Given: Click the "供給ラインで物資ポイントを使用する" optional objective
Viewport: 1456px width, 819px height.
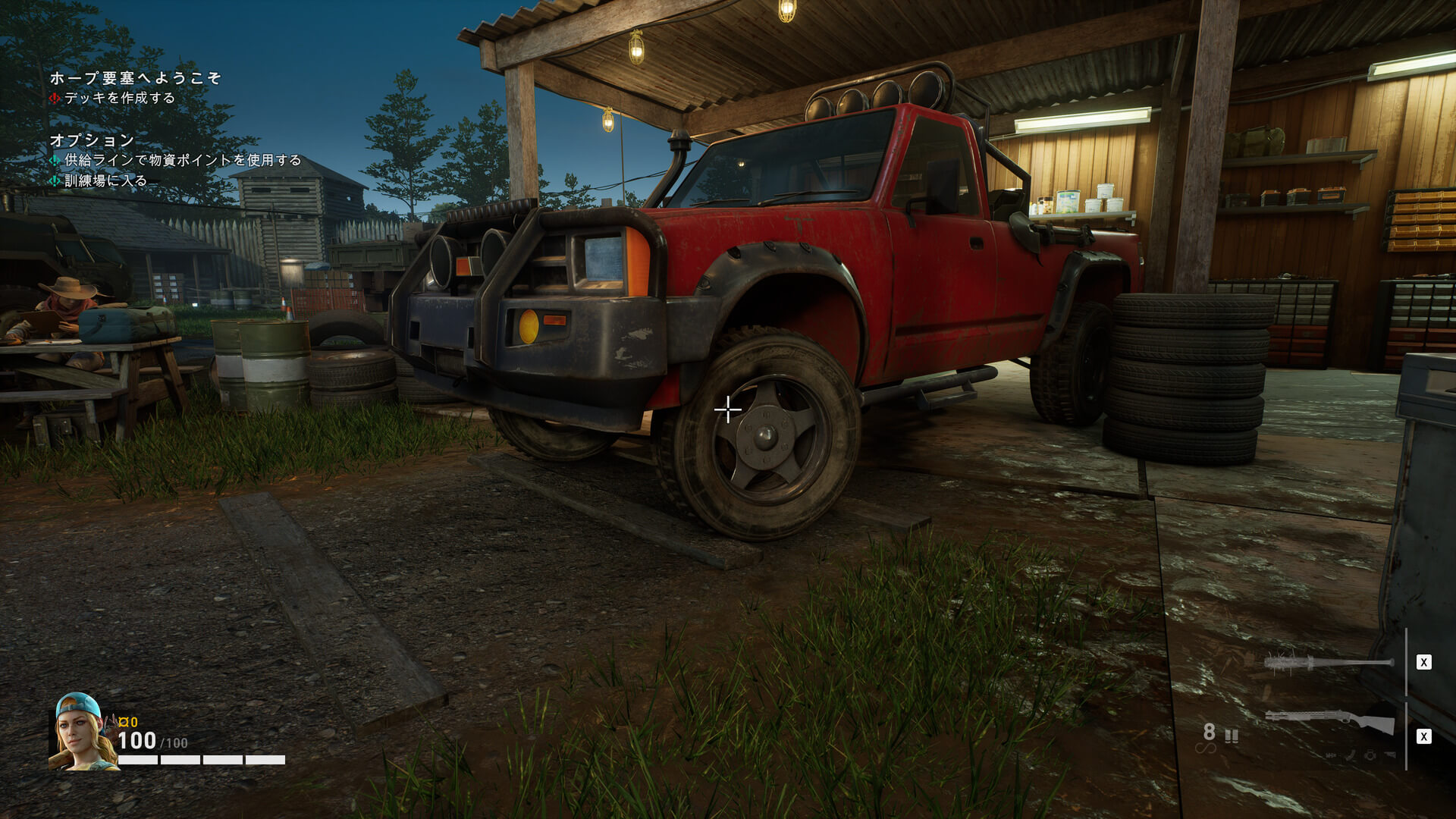Looking at the screenshot, I should [182, 161].
